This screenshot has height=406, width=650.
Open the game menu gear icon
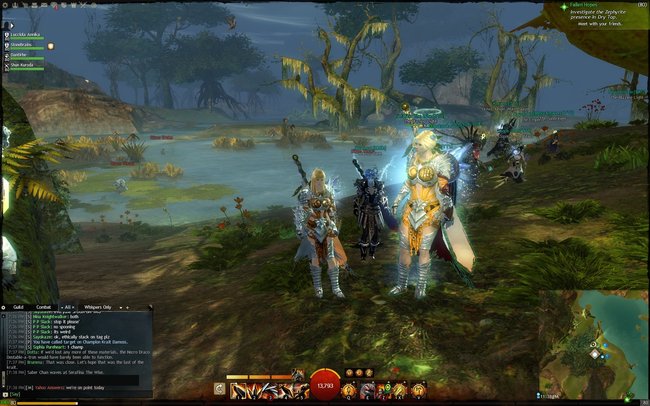coord(6,6)
